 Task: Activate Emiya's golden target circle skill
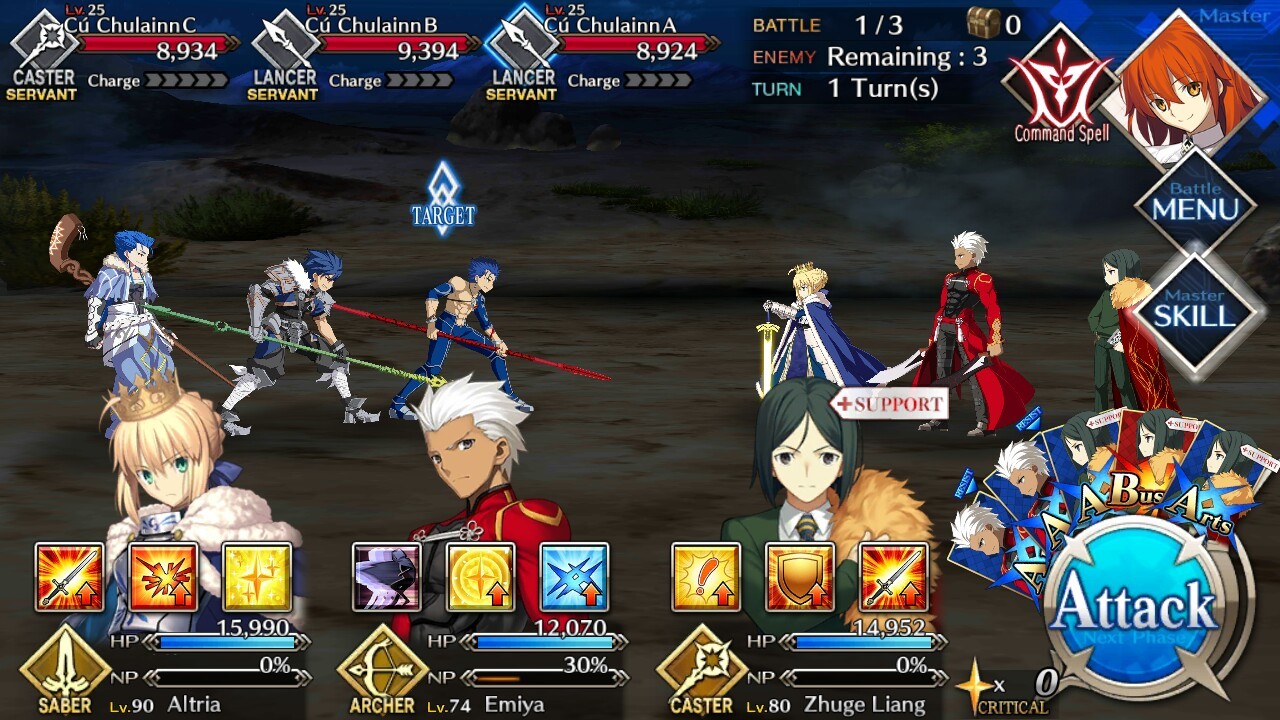481,577
